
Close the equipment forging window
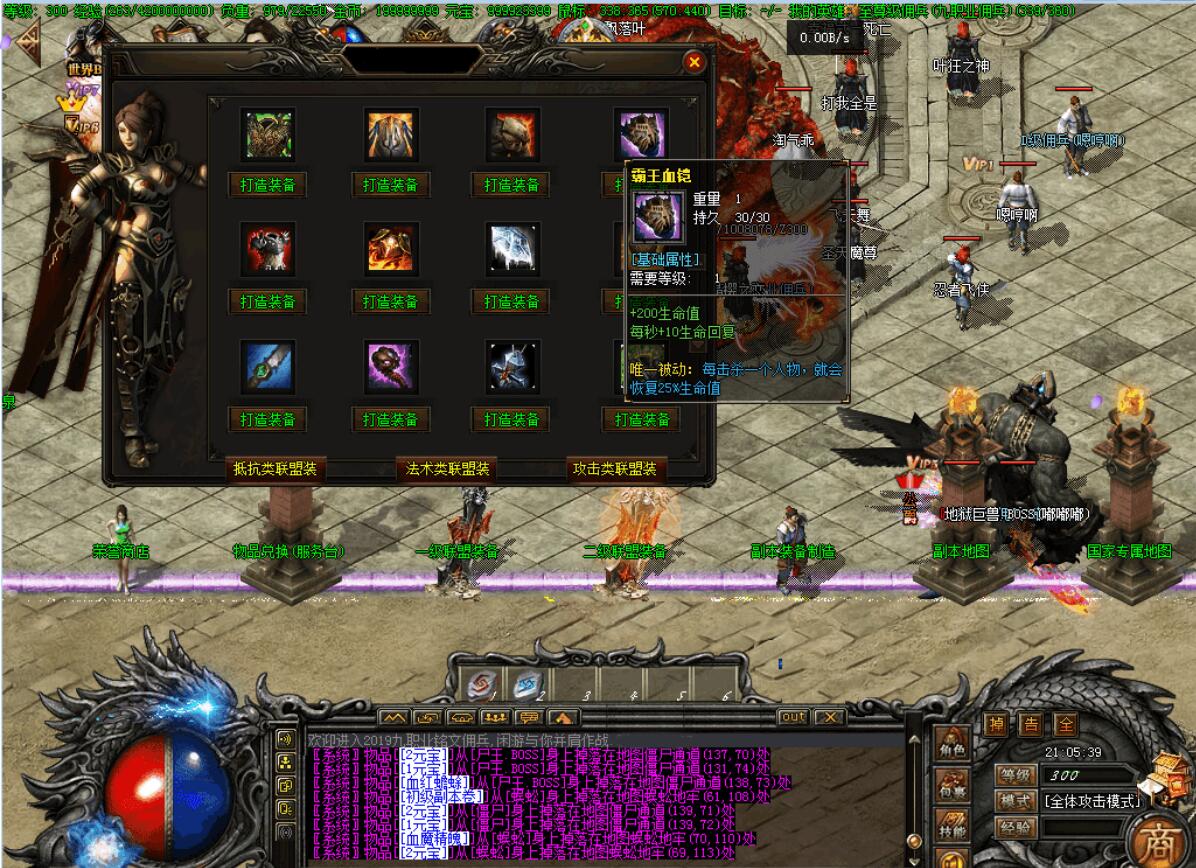[x=694, y=62]
